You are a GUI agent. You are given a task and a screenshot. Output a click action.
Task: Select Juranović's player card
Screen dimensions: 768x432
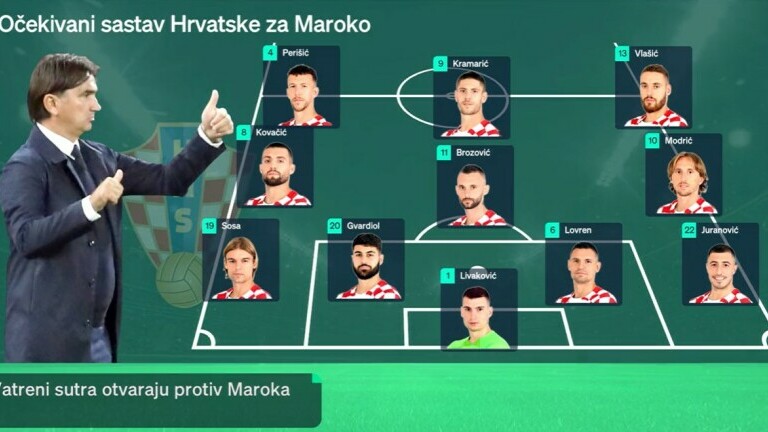point(720,264)
